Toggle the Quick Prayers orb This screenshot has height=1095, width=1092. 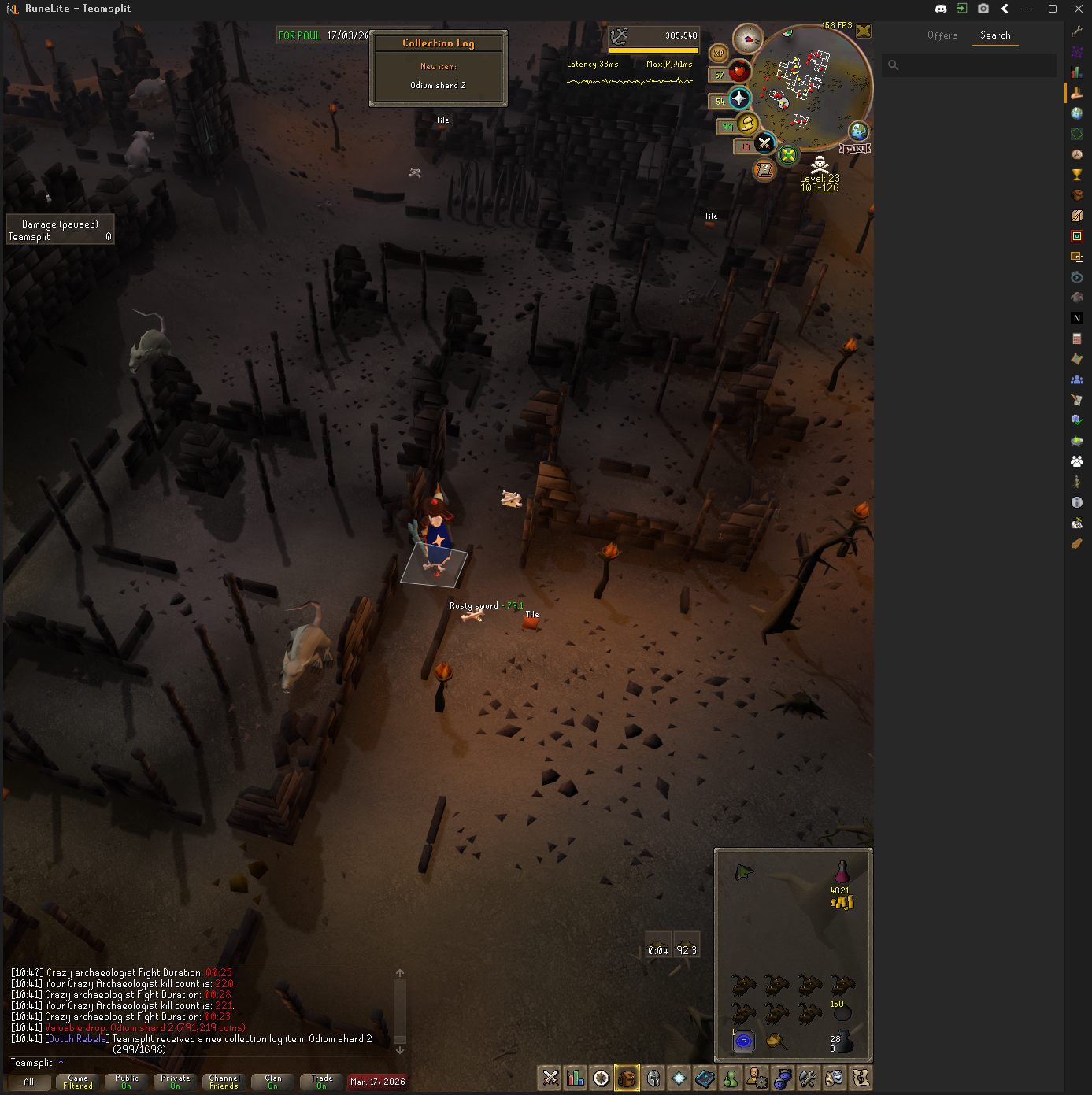point(738,98)
